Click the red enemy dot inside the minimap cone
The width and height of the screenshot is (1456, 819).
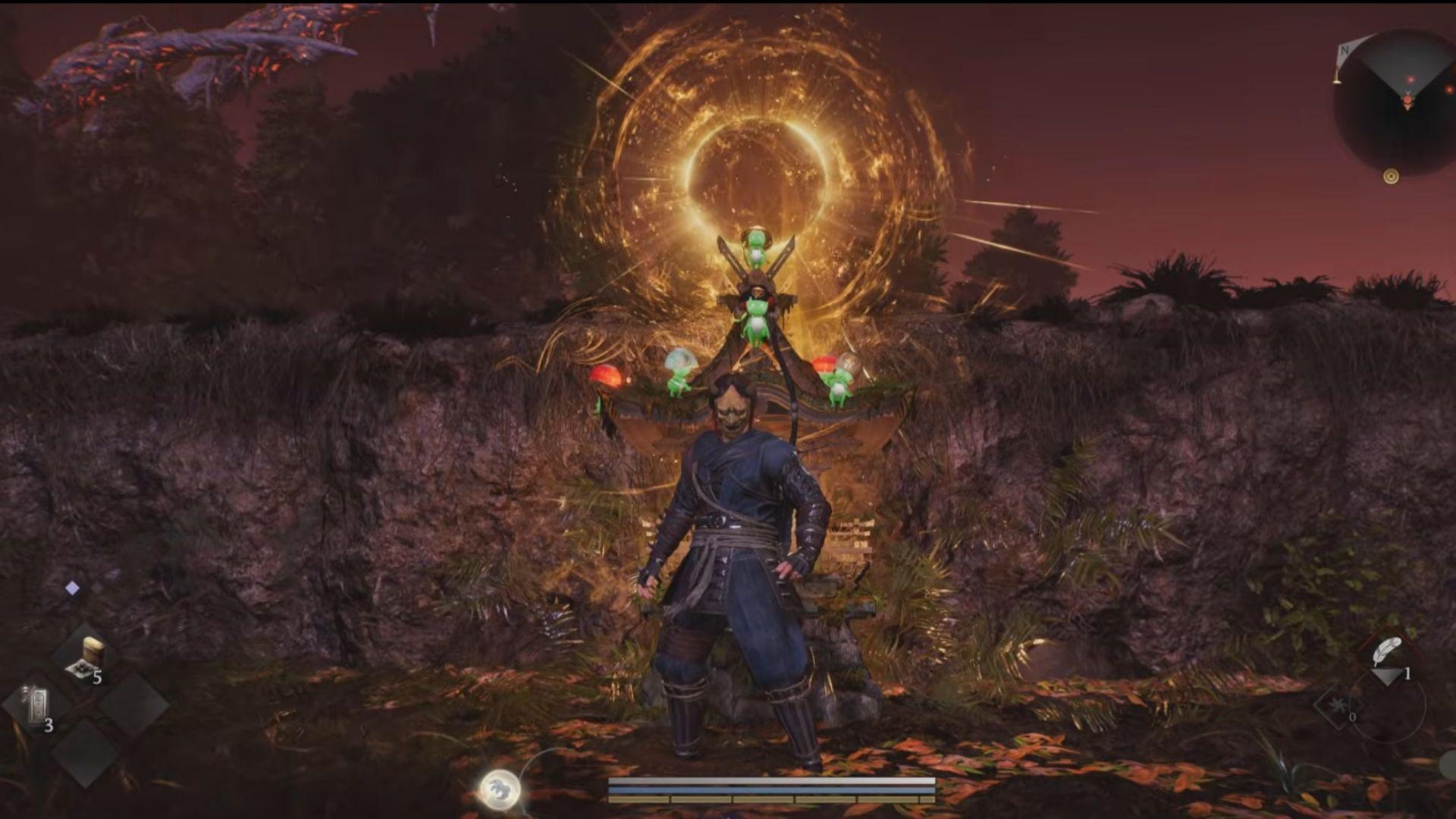pos(1412,79)
